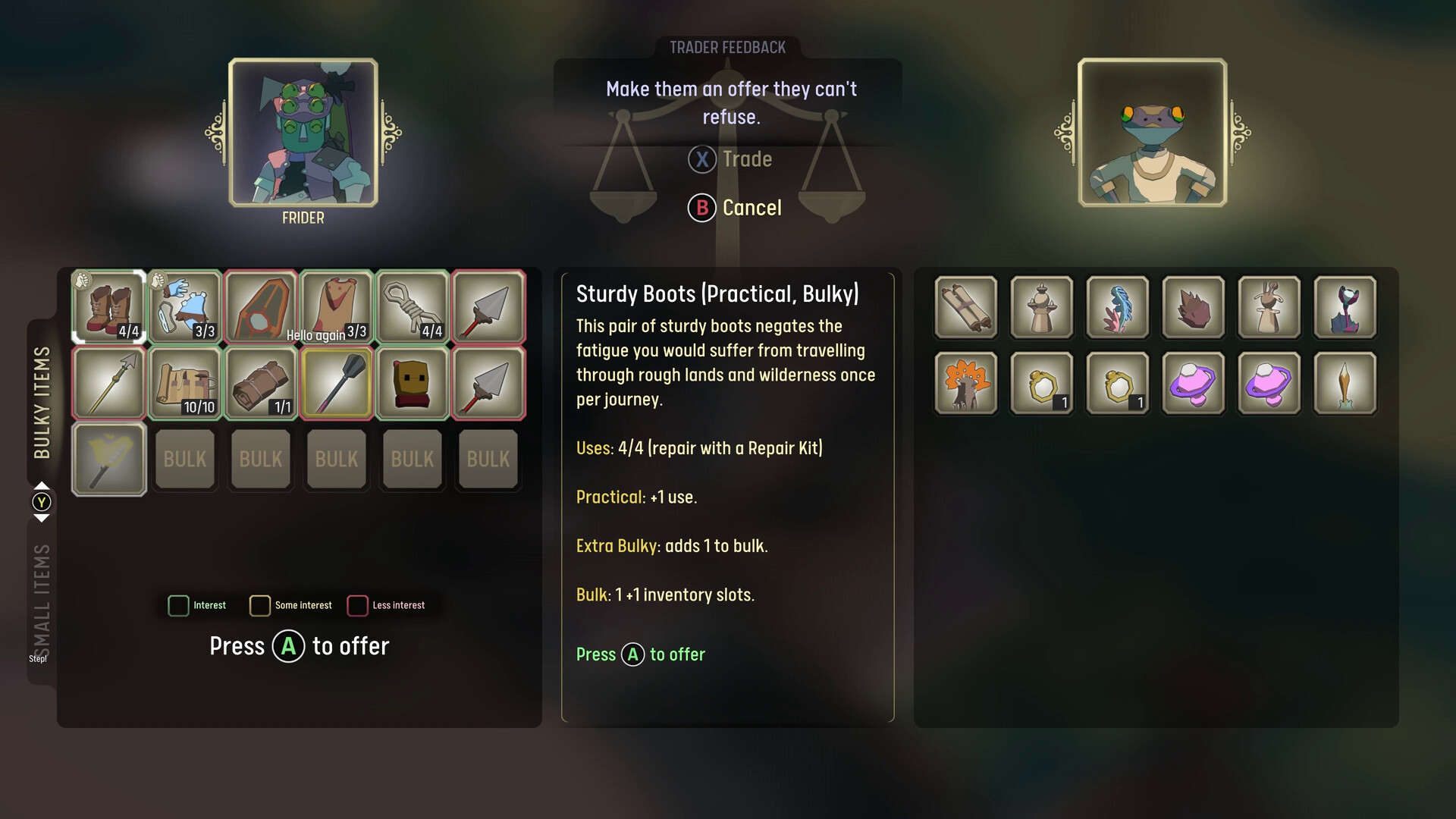1456x819 pixels.
Task: Toggle between Bulky and Small items with Y
Action: click(x=42, y=501)
